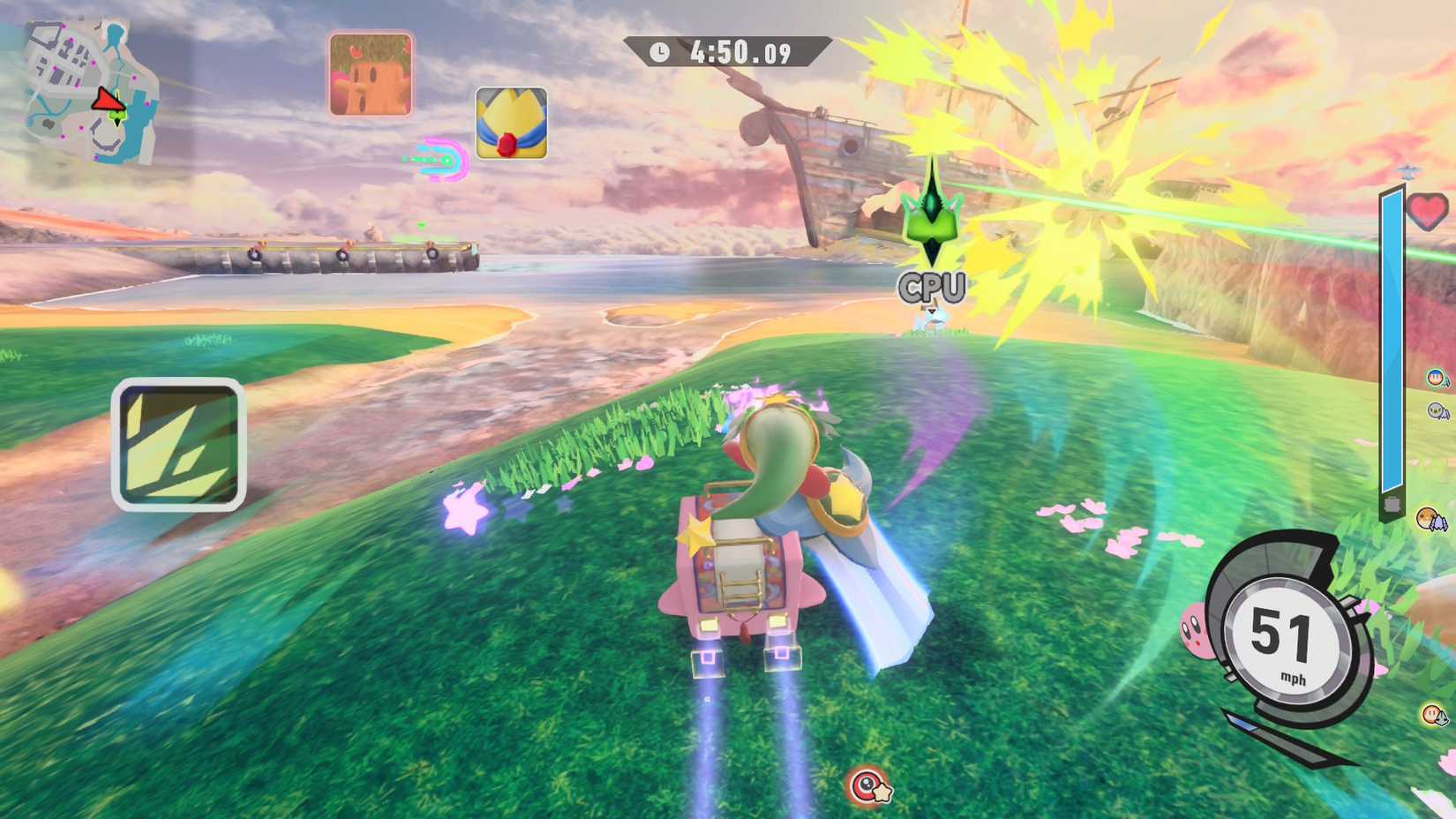The width and height of the screenshot is (1456, 819).
Task: Click the Whispy Woods portrait icon
Action: 371,74
